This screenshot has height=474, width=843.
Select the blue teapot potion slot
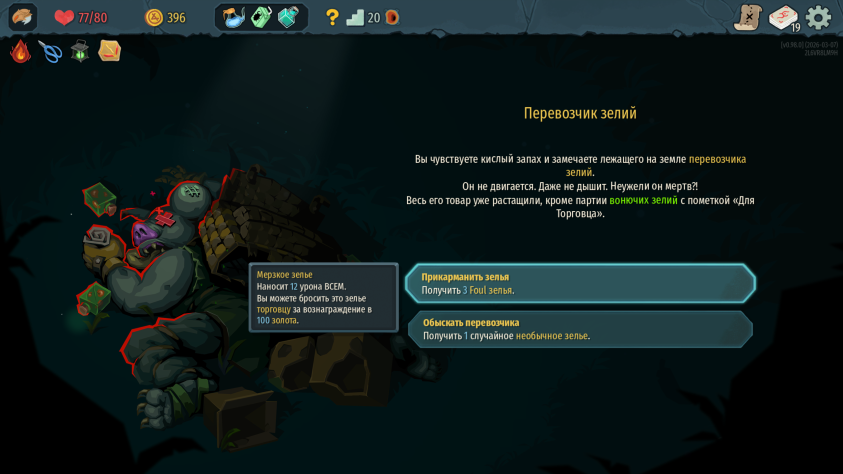click(x=235, y=17)
